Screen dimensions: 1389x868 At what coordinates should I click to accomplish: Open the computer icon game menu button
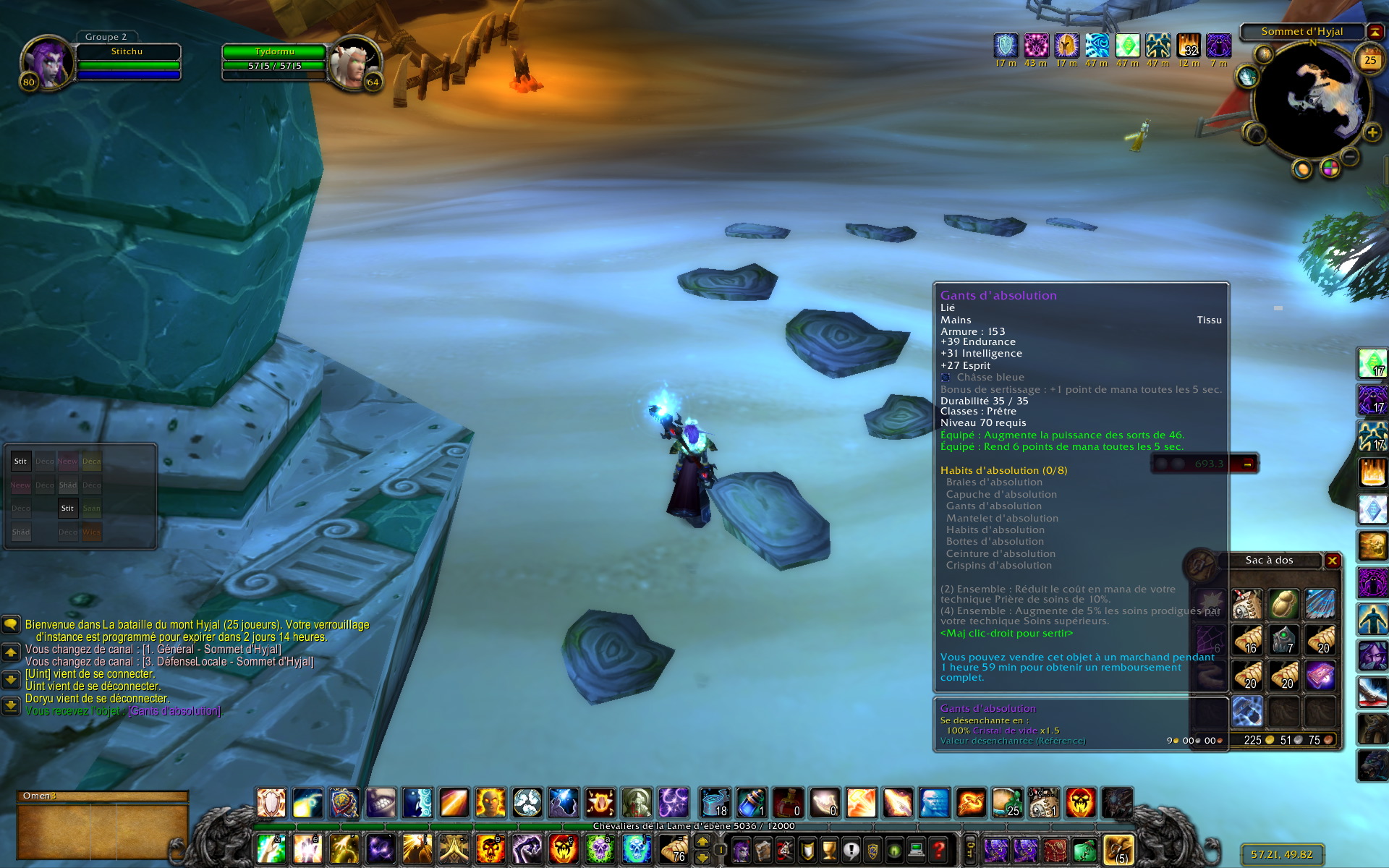coord(917,850)
